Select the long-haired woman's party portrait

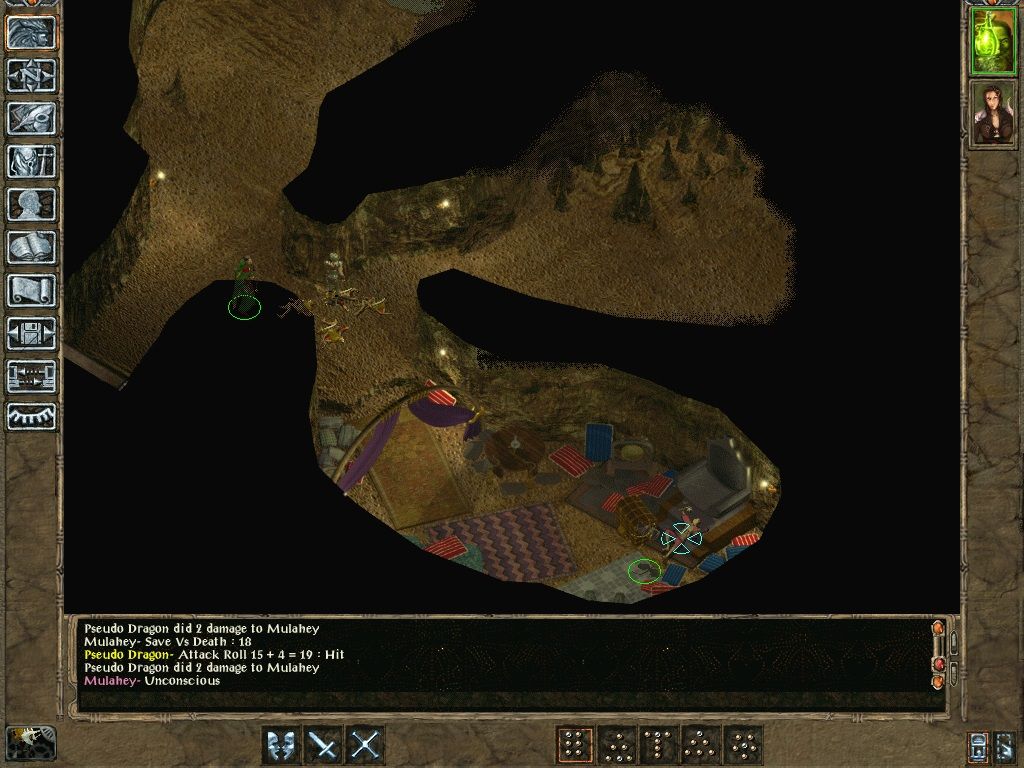click(x=993, y=113)
